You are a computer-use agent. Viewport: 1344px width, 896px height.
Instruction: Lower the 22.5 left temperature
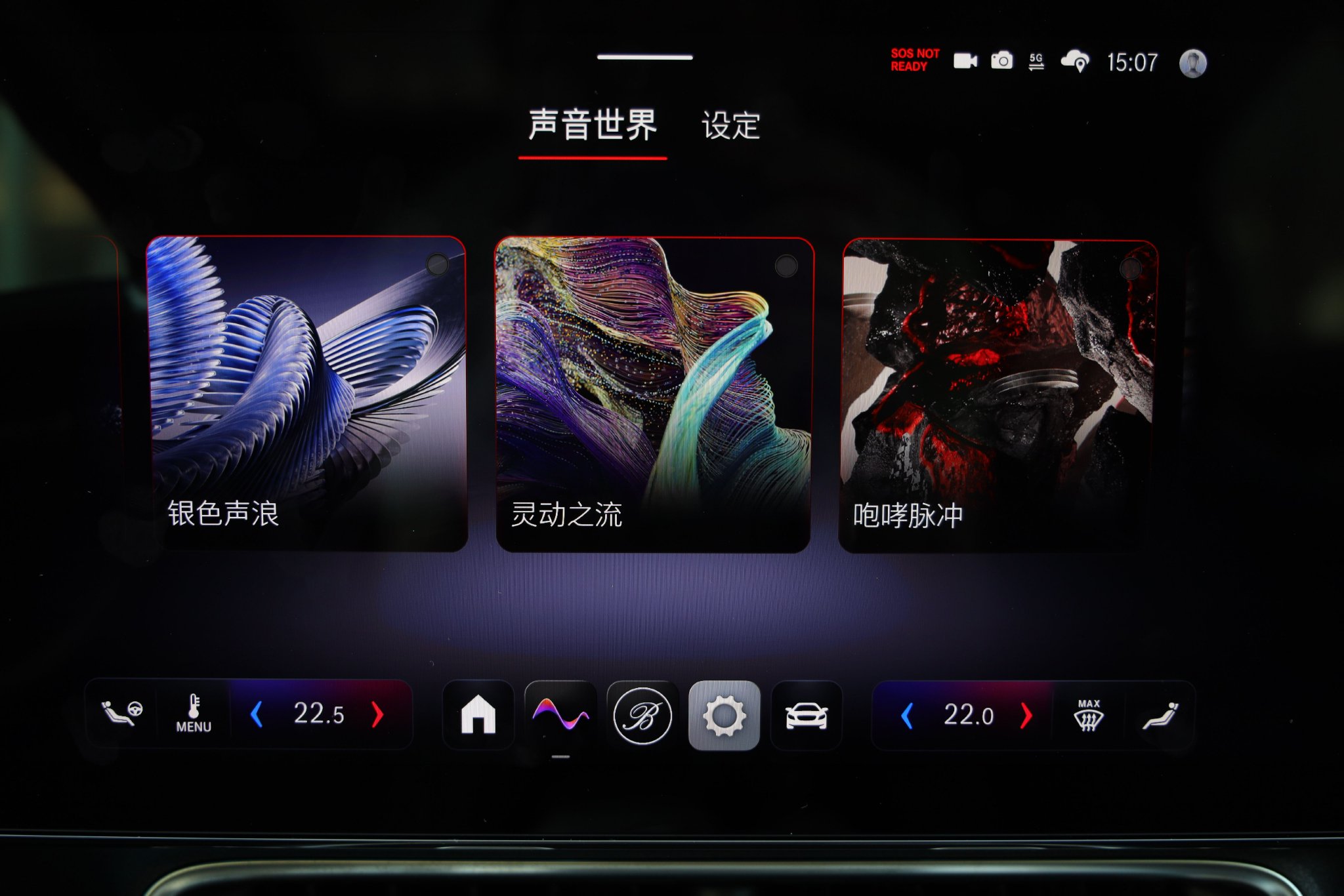(257, 714)
